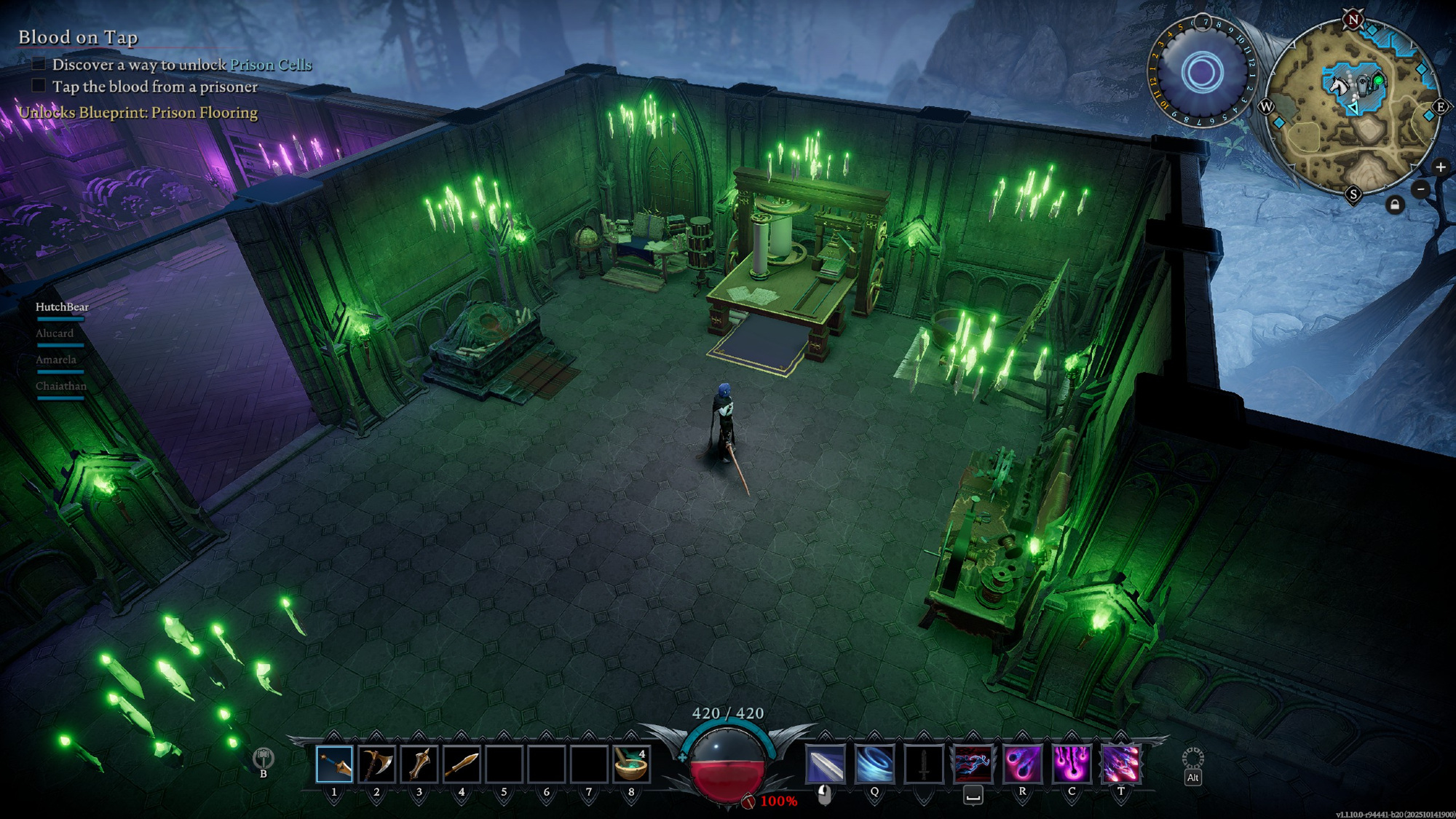The image size is (1456, 819).
Task: Zoom out the minimap with minus button
Action: (x=1420, y=190)
